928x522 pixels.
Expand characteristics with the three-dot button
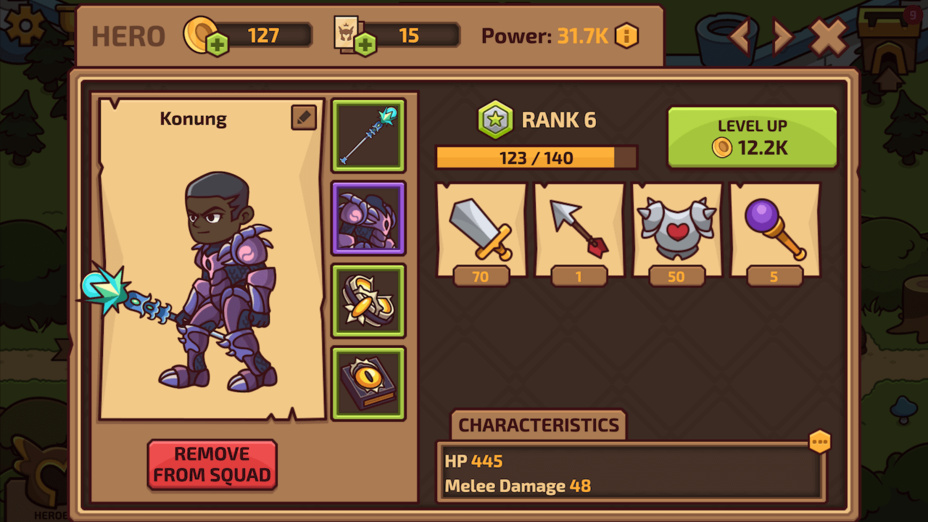(x=819, y=441)
